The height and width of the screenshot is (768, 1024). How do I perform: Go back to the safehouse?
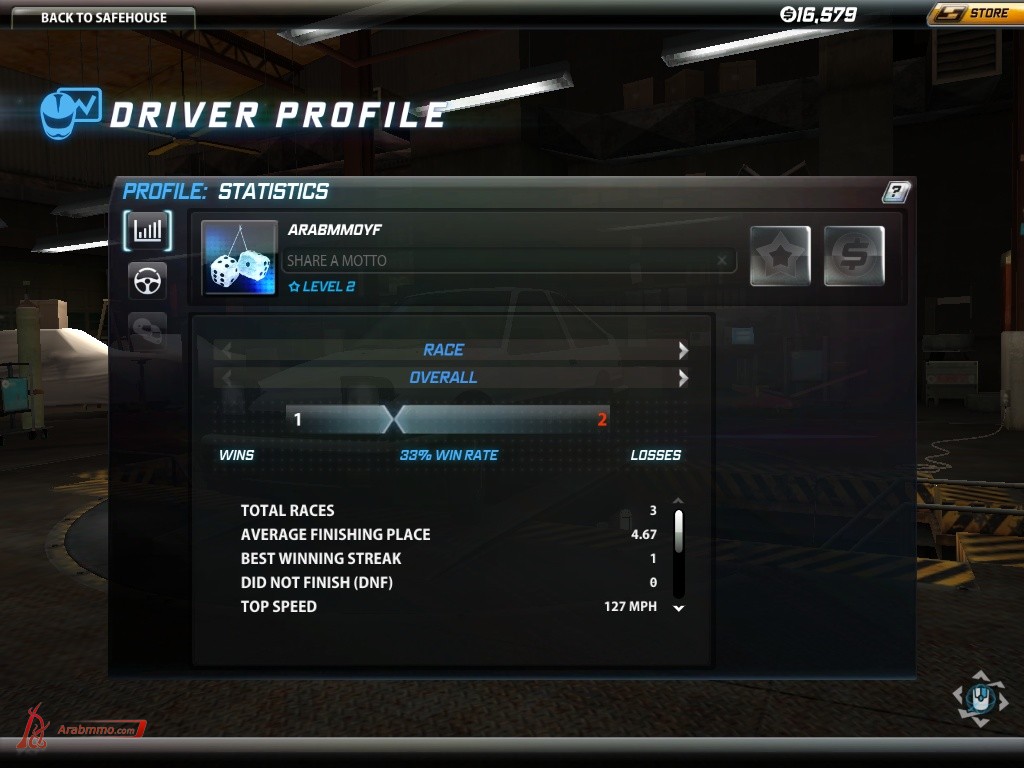pos(103,17)
